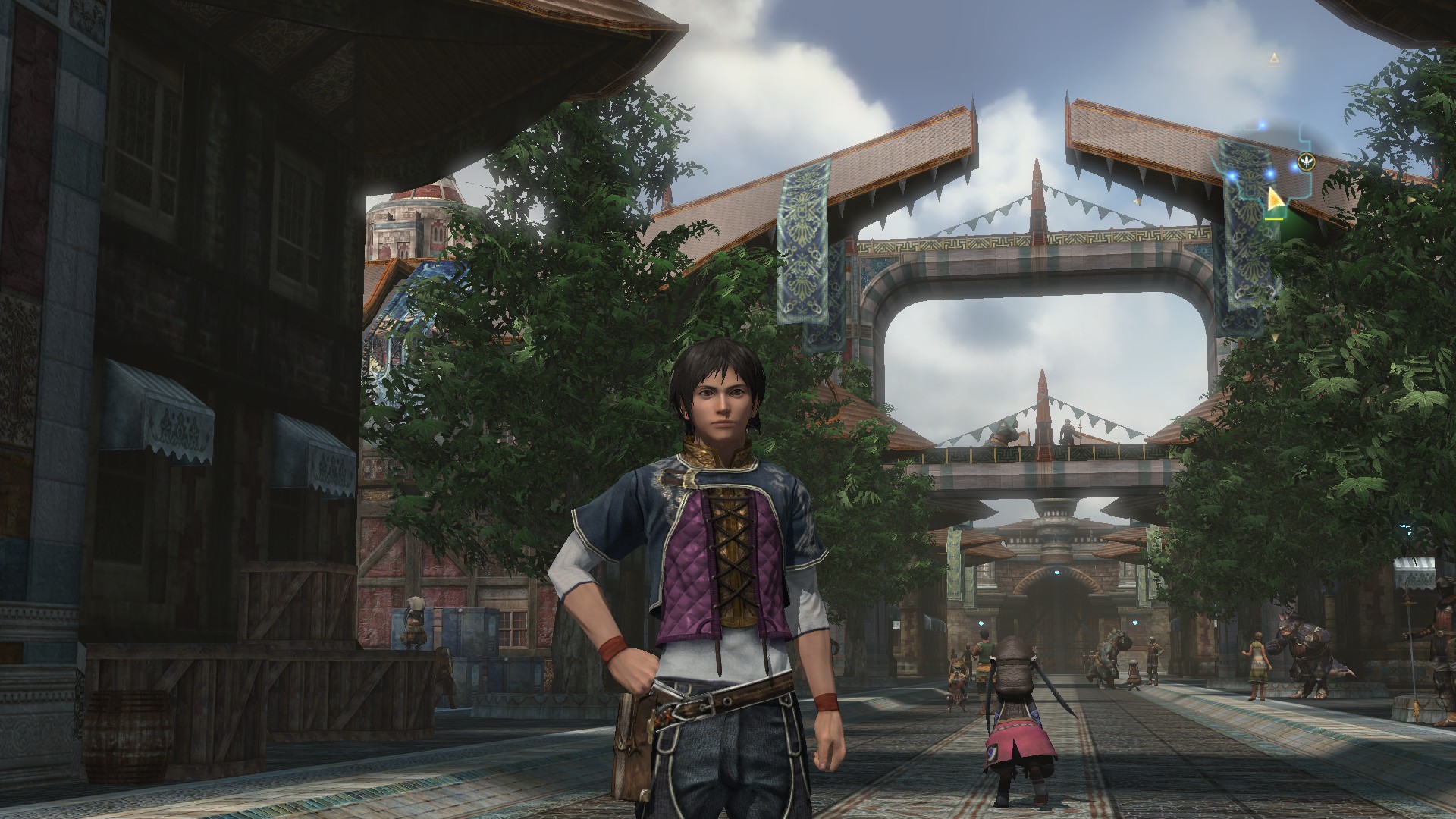Image resolution: width=1456 pixels, height=819 pixels.
Task: Select the round green emblem map marker
Action: (x=1305, y=160)
